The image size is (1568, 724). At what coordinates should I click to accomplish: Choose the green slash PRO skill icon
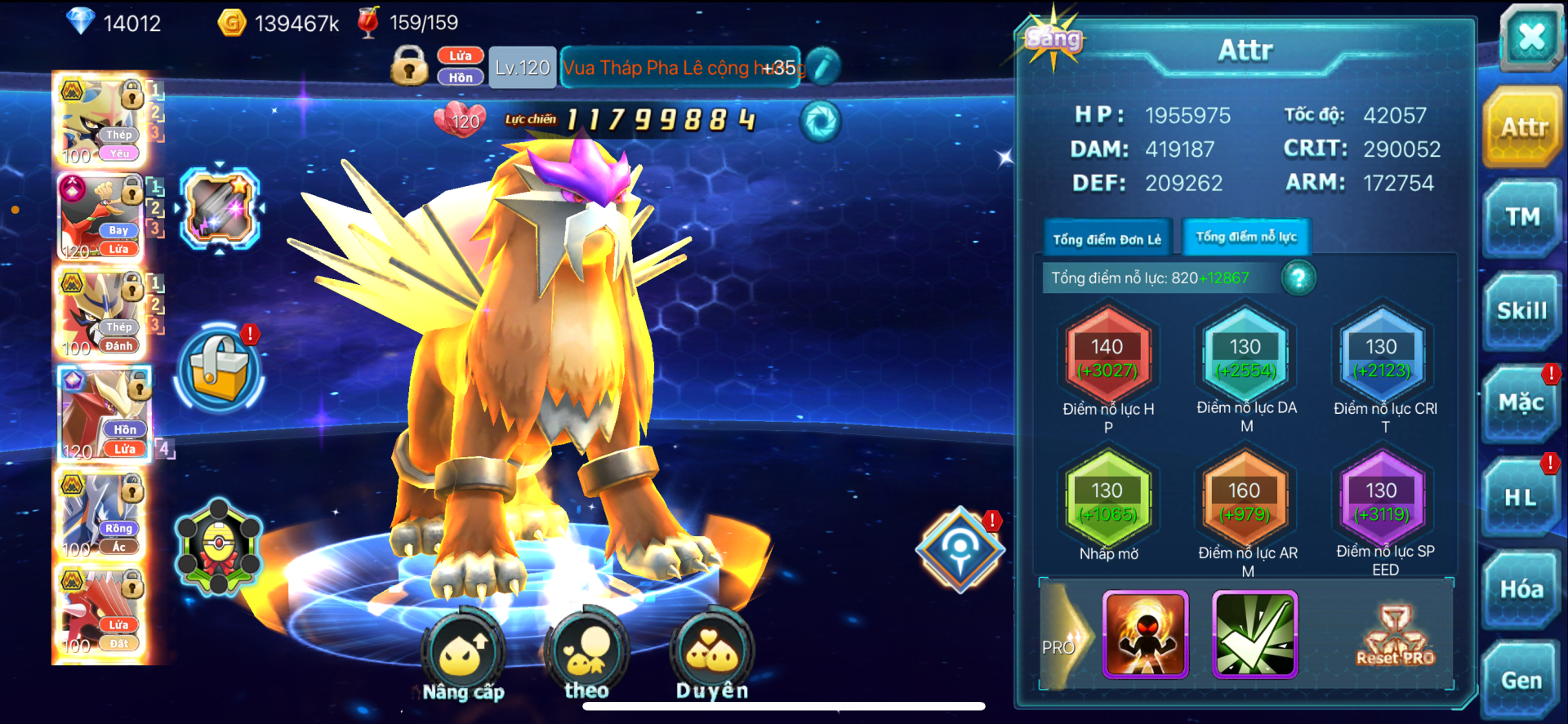pos(1254,635)
